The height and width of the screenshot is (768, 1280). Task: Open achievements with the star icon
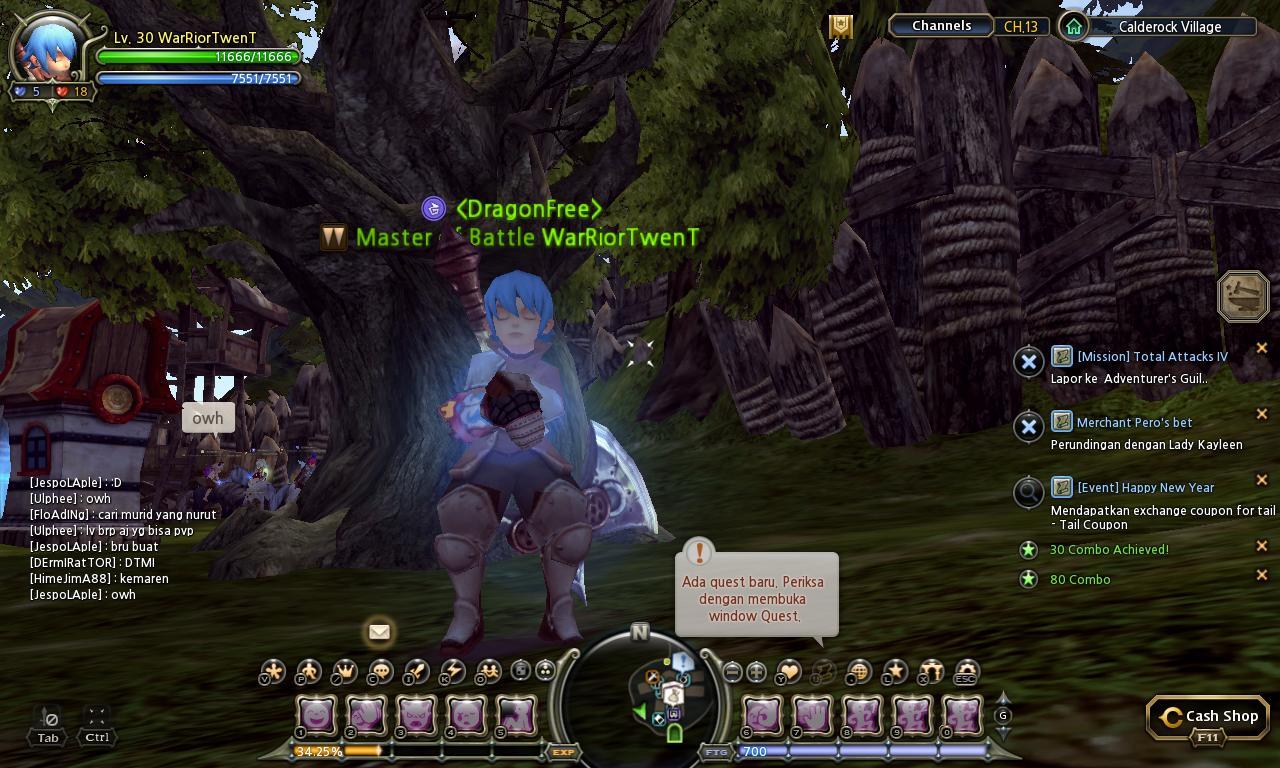point(894,672)
